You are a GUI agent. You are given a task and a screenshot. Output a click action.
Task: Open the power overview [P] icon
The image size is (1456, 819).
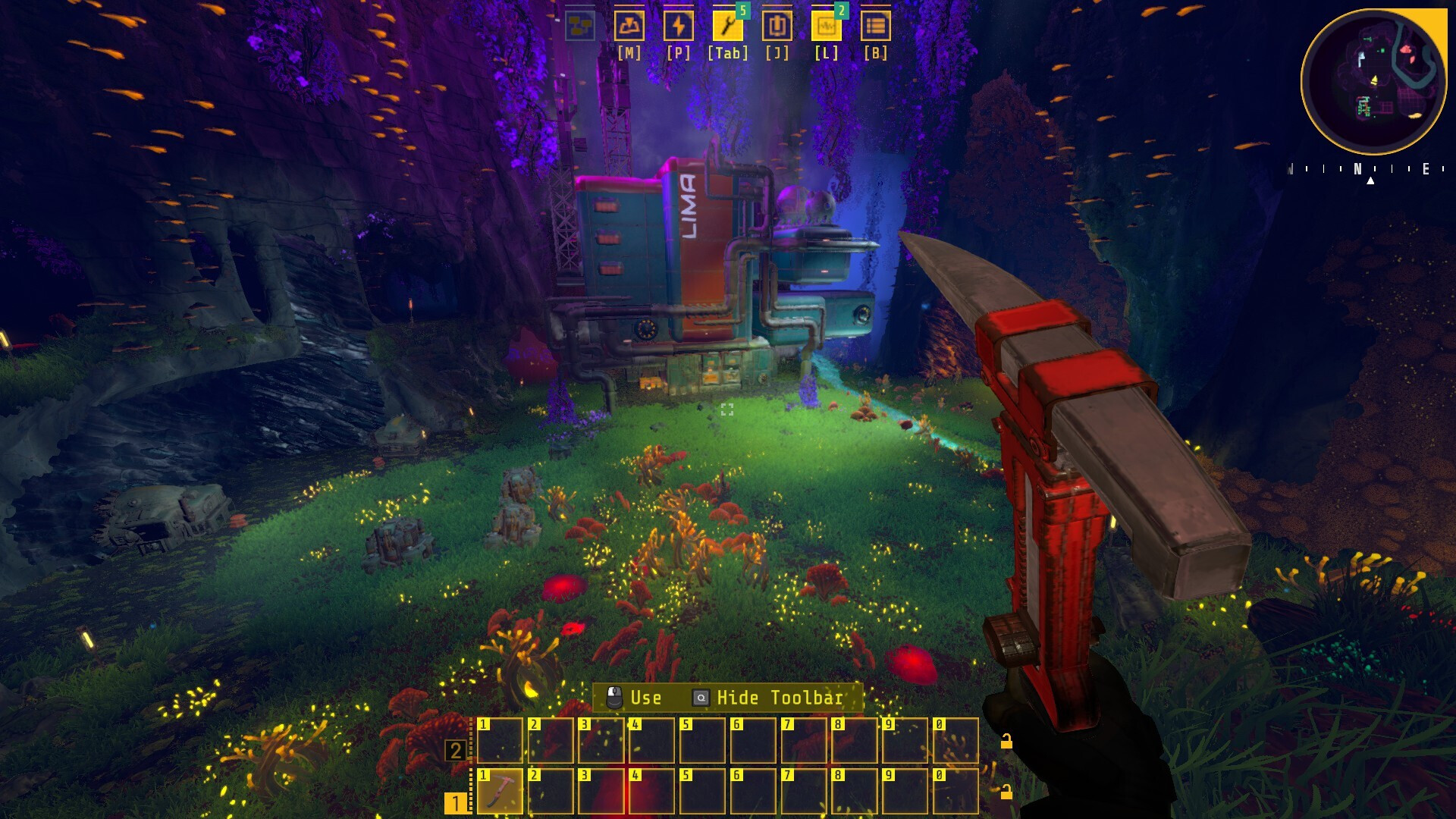tap(679, 25)
